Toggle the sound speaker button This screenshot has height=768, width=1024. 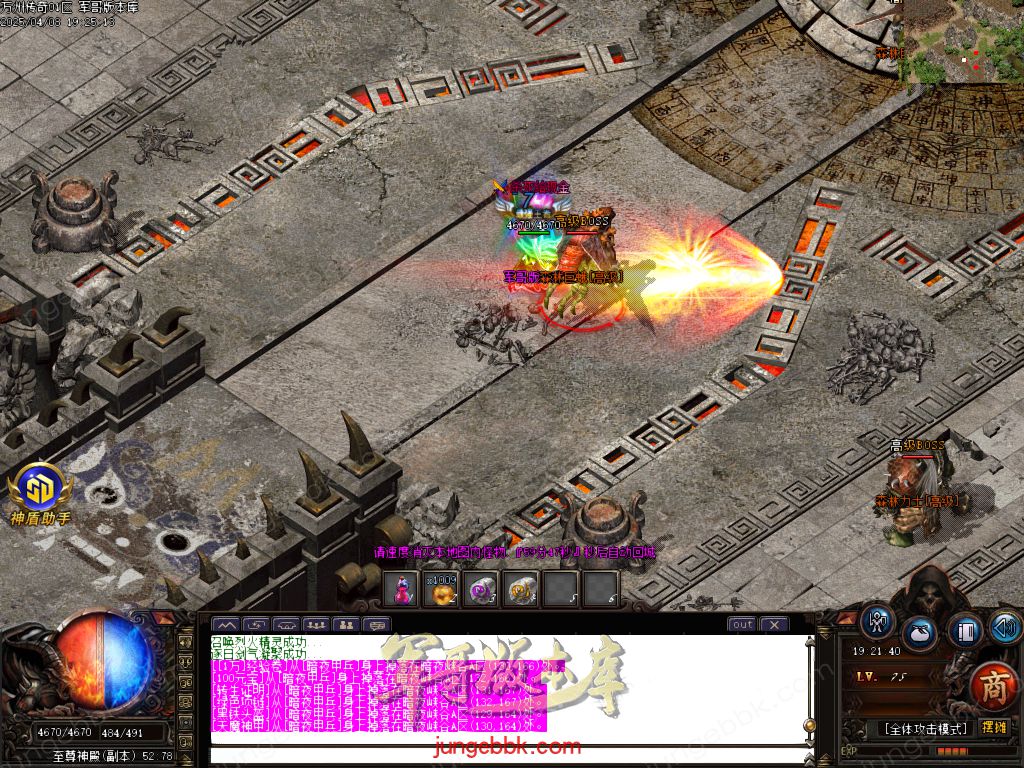[1004, 627]
